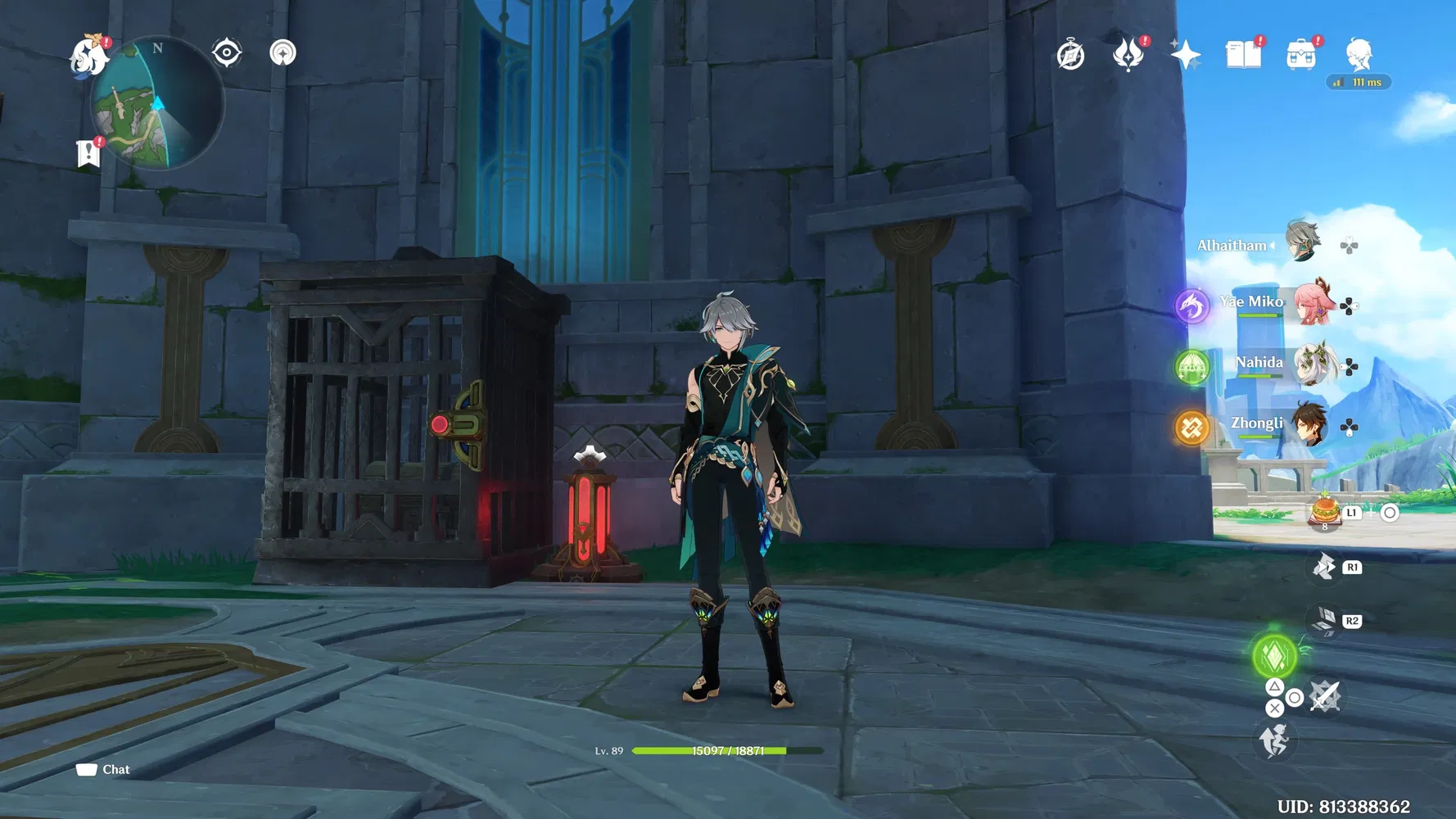
Task: Open the Chat box
Action: (102, 769)
